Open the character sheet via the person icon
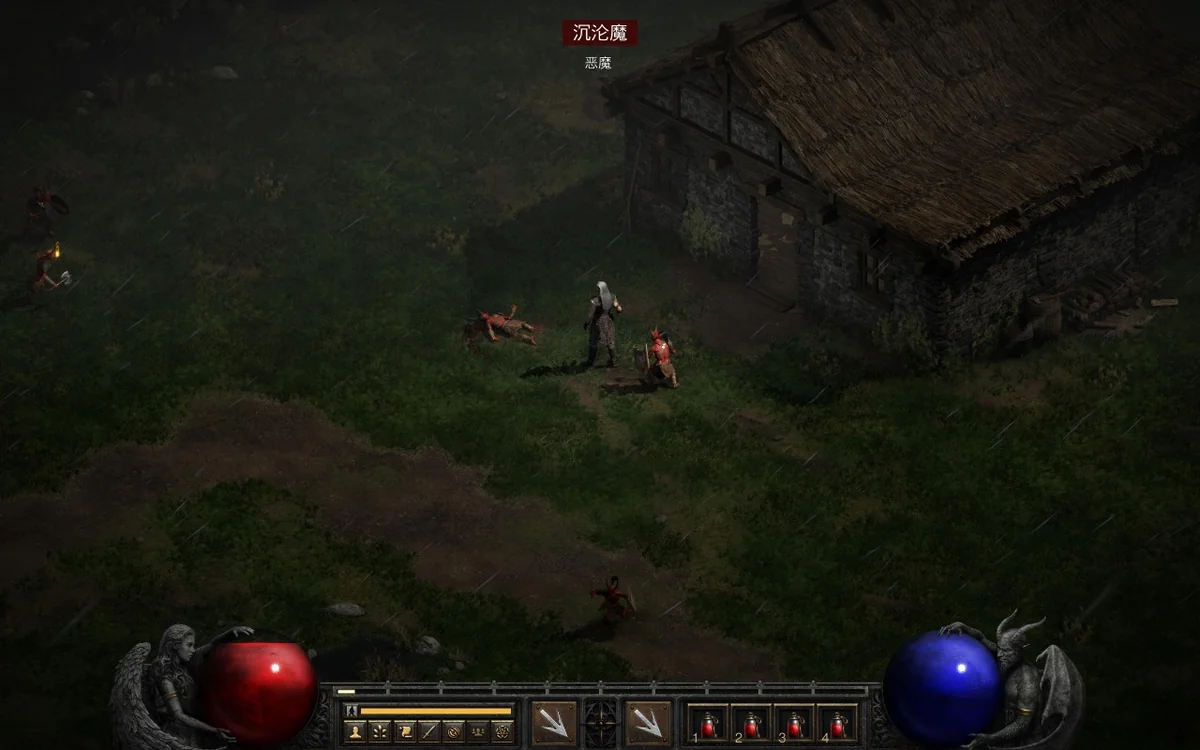 (355, 731)
